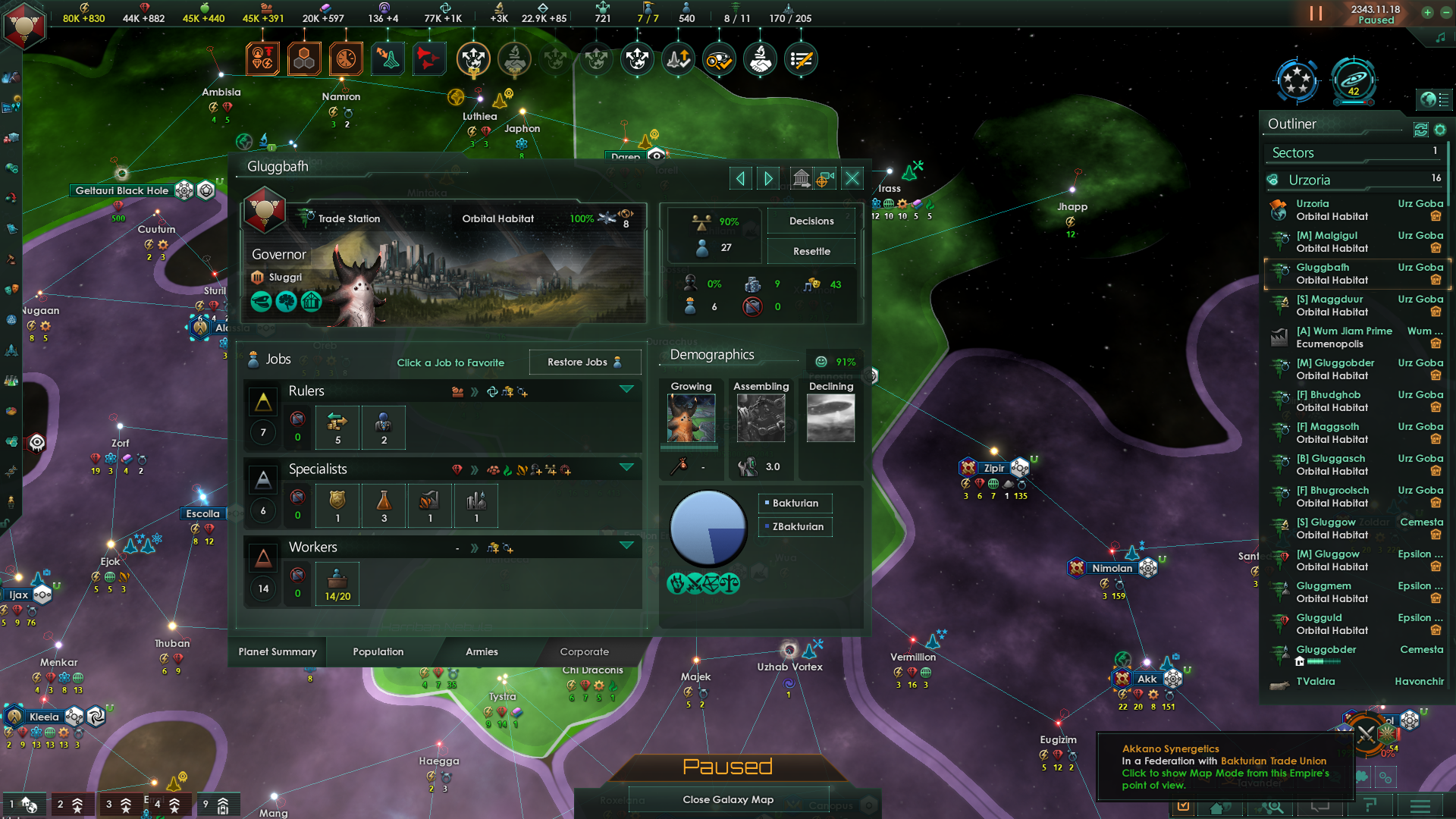Select the Researcher flask job icon

[384, 505]
